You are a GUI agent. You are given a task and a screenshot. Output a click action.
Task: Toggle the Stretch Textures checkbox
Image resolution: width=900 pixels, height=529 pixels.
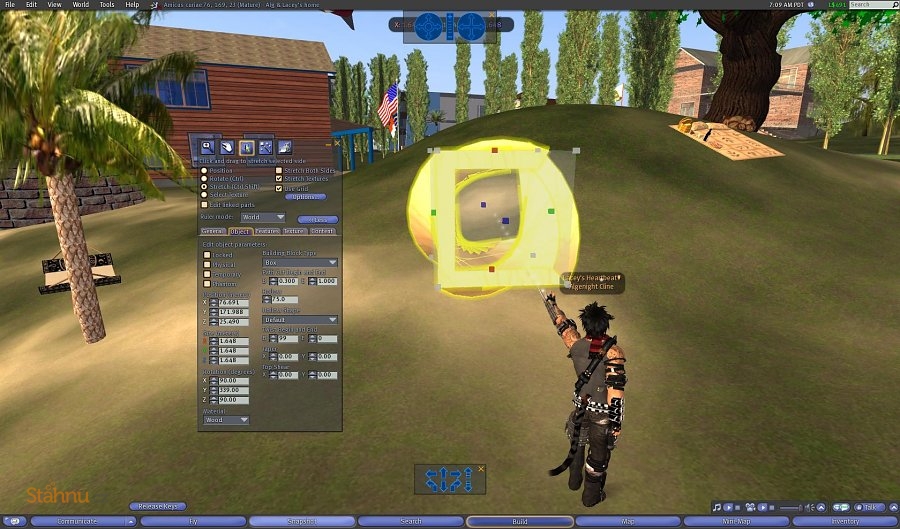click(x=279, y=178)
